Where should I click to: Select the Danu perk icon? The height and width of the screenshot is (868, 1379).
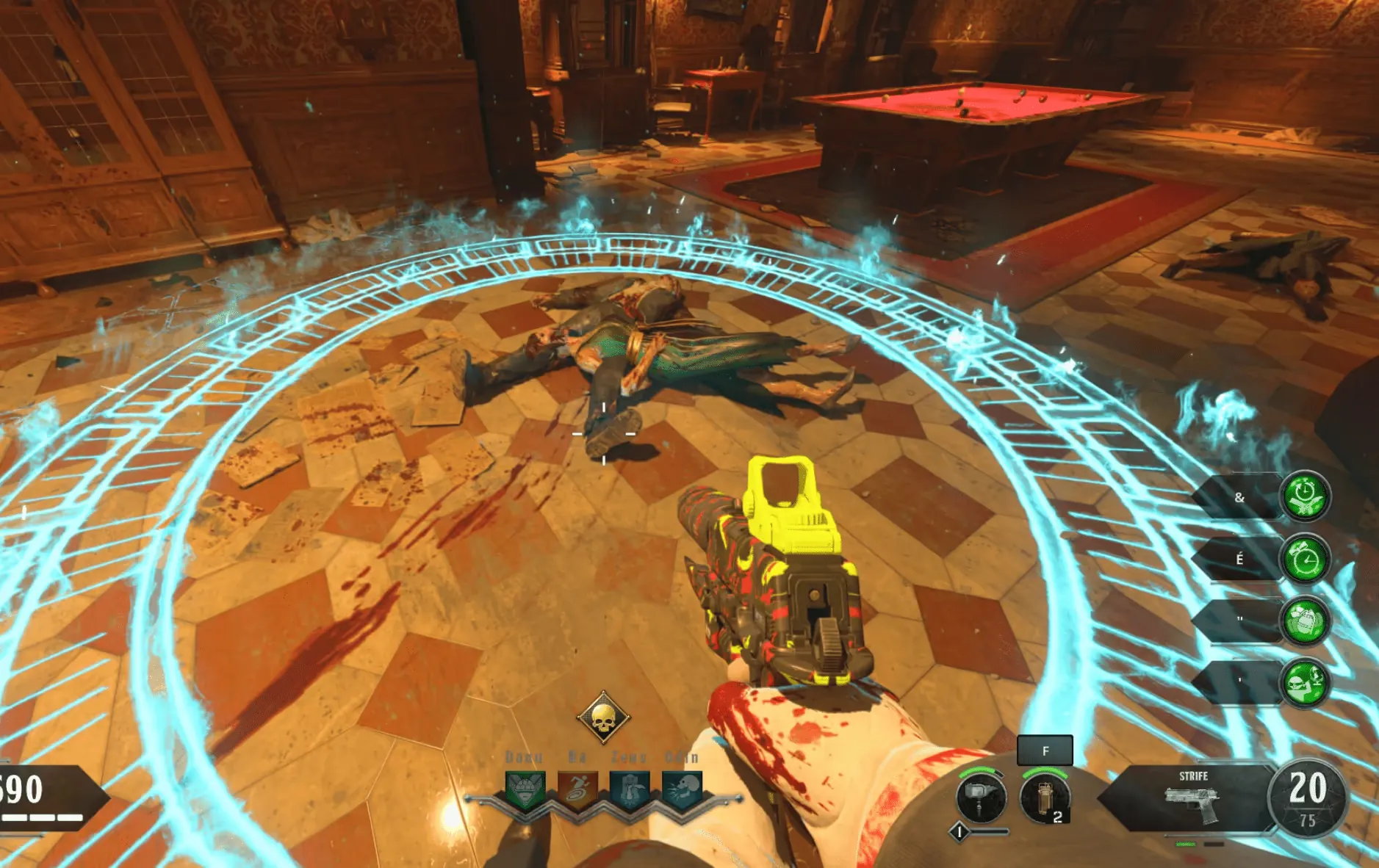(525, 791)
